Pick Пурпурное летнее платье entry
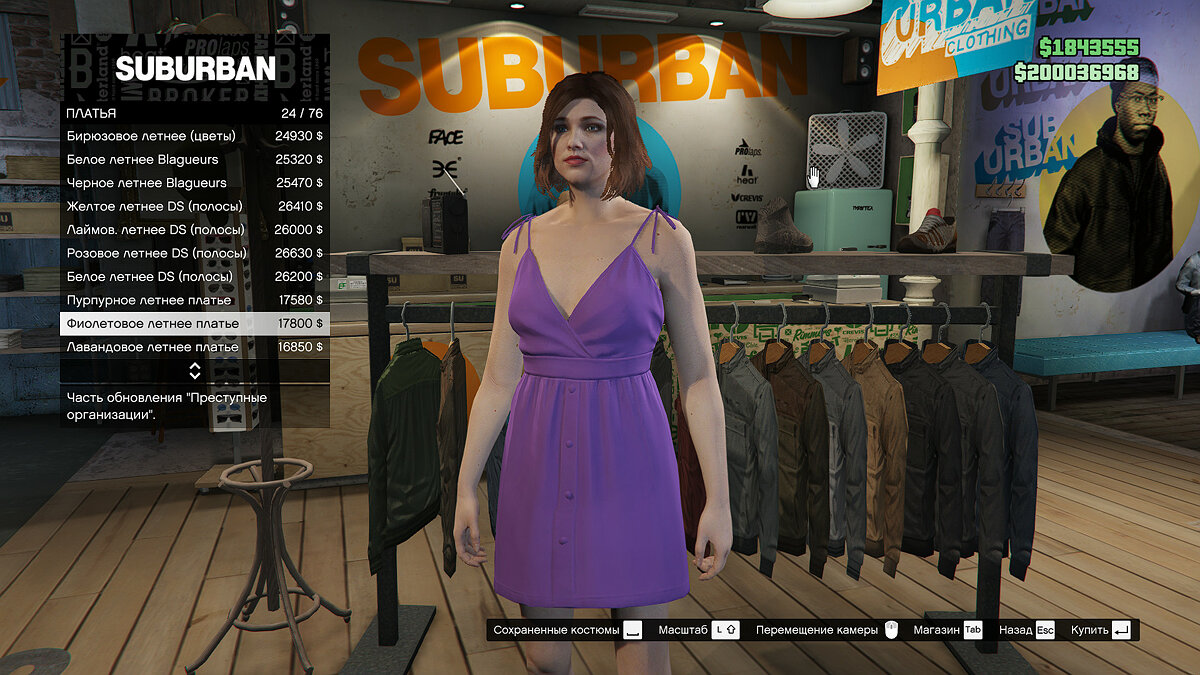 point(195,300)
